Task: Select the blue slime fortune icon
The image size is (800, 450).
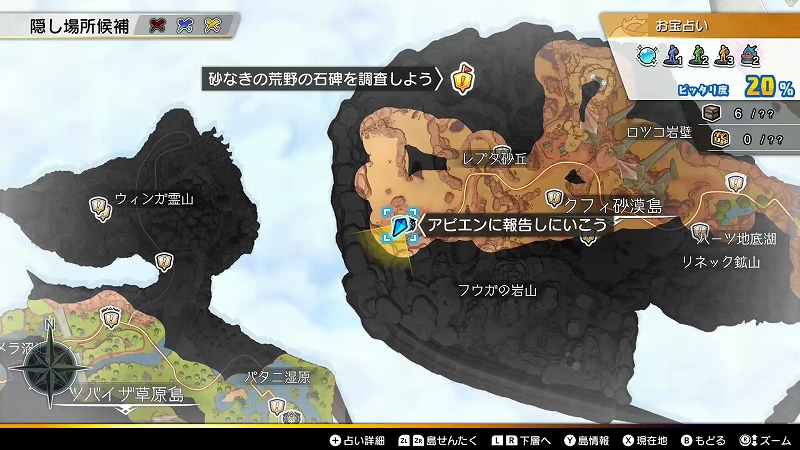Action: (648, 56)
